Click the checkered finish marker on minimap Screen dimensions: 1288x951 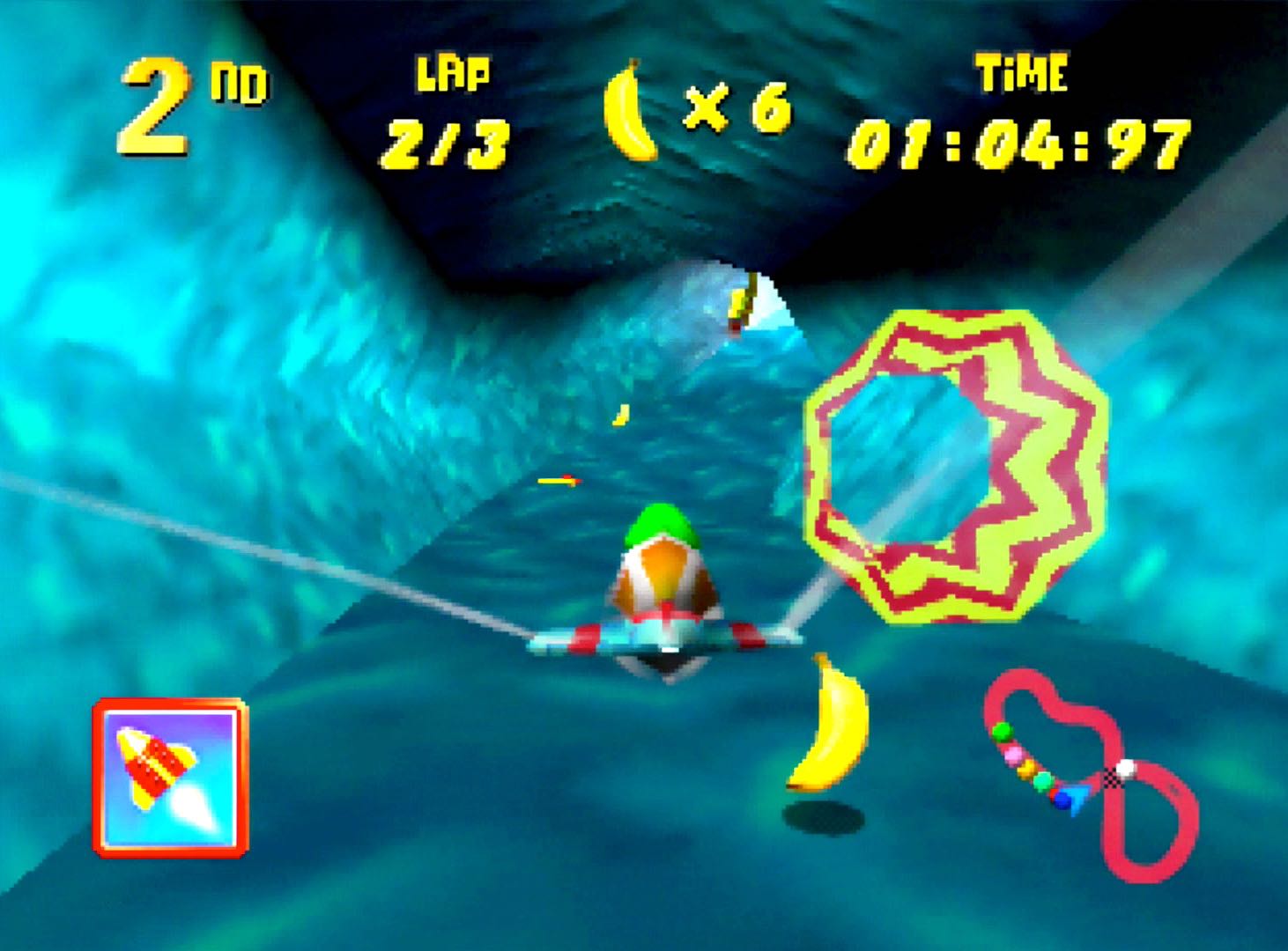1113,778
